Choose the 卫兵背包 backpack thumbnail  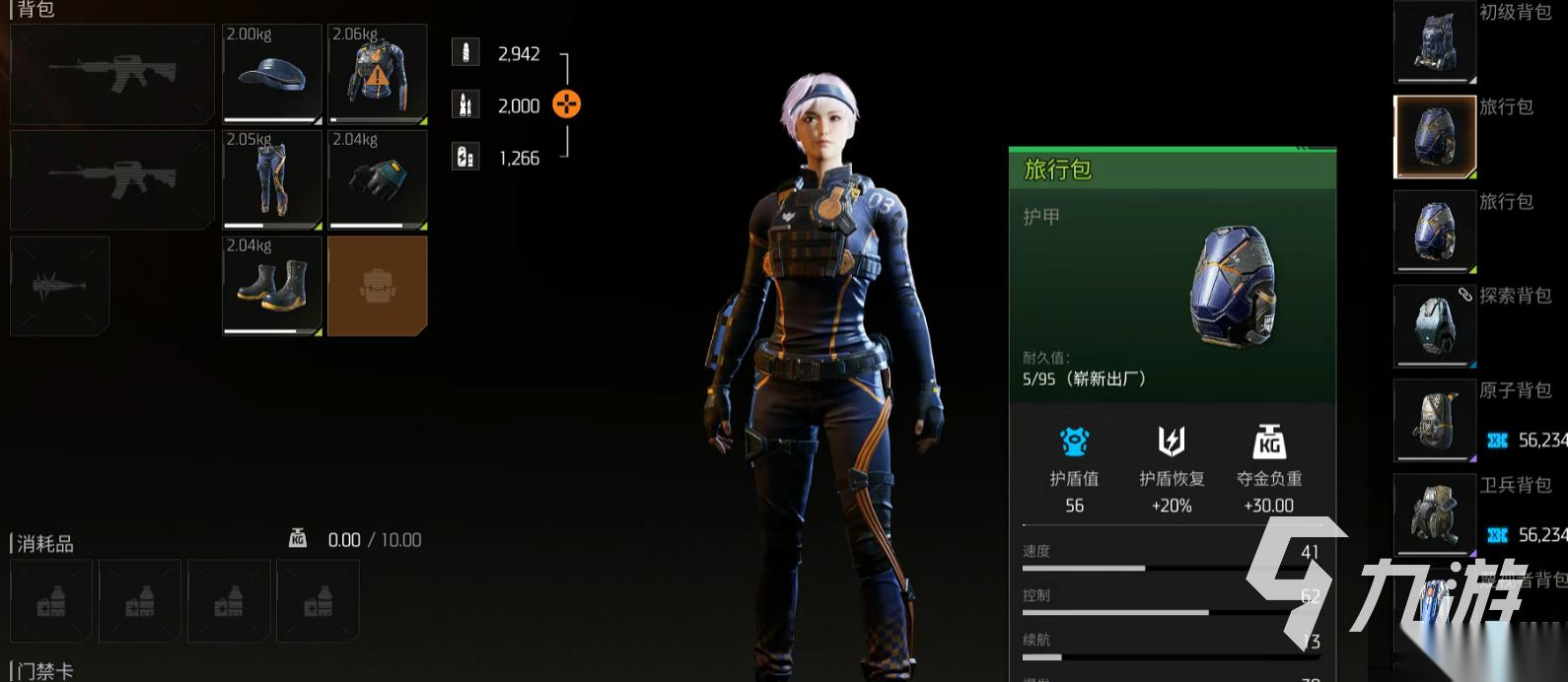tap(1434, 514)
